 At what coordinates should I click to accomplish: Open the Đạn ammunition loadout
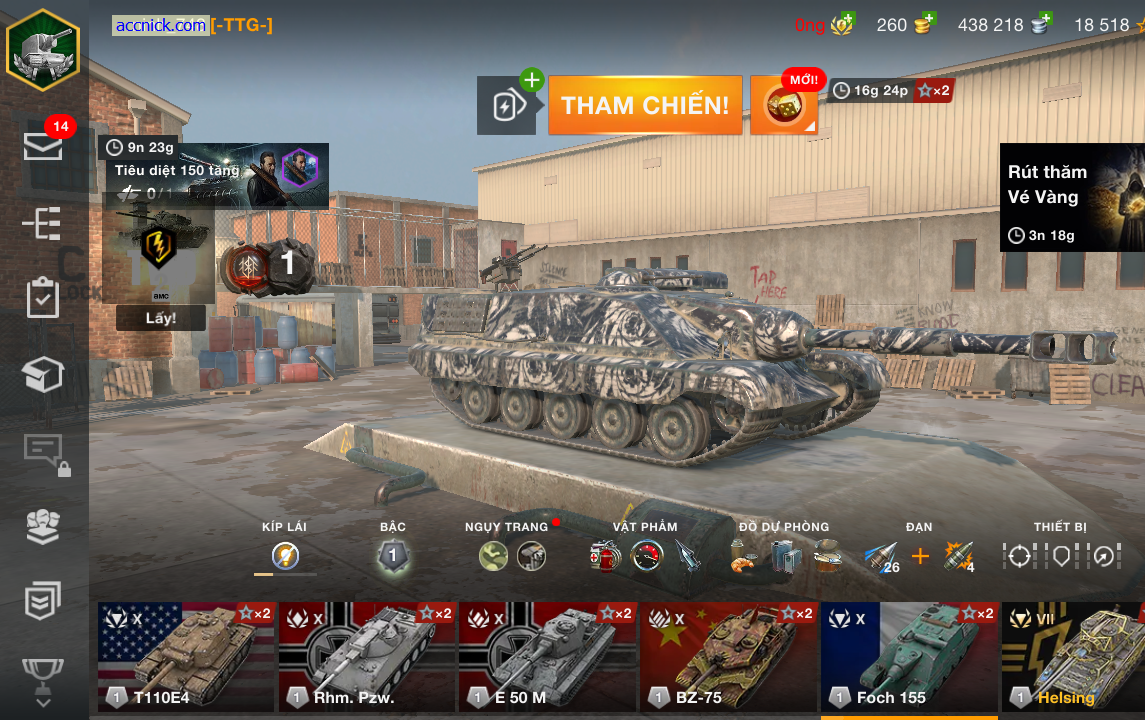(x=919, y=556)
